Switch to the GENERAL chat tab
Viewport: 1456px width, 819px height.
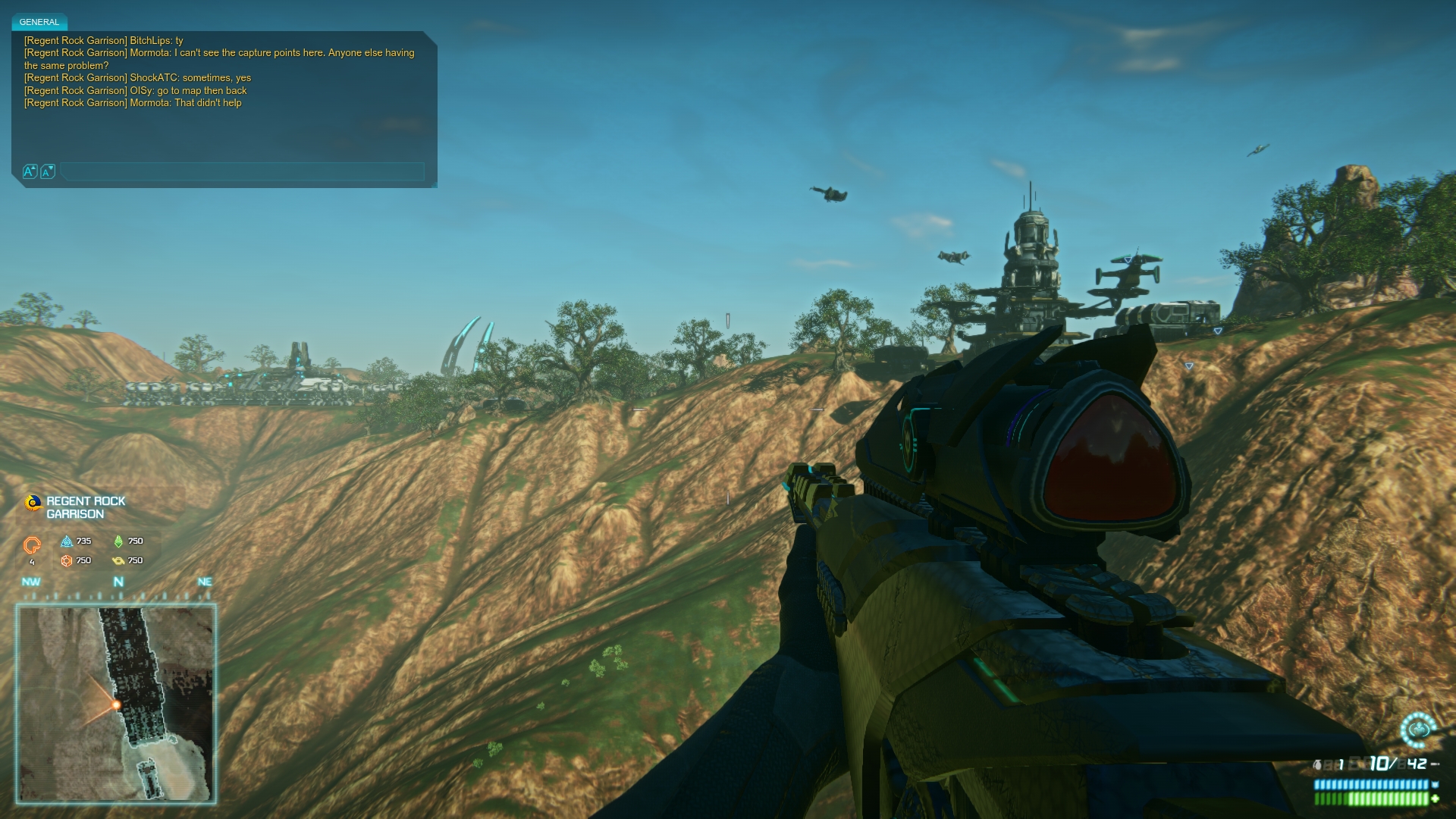(39, 22)
